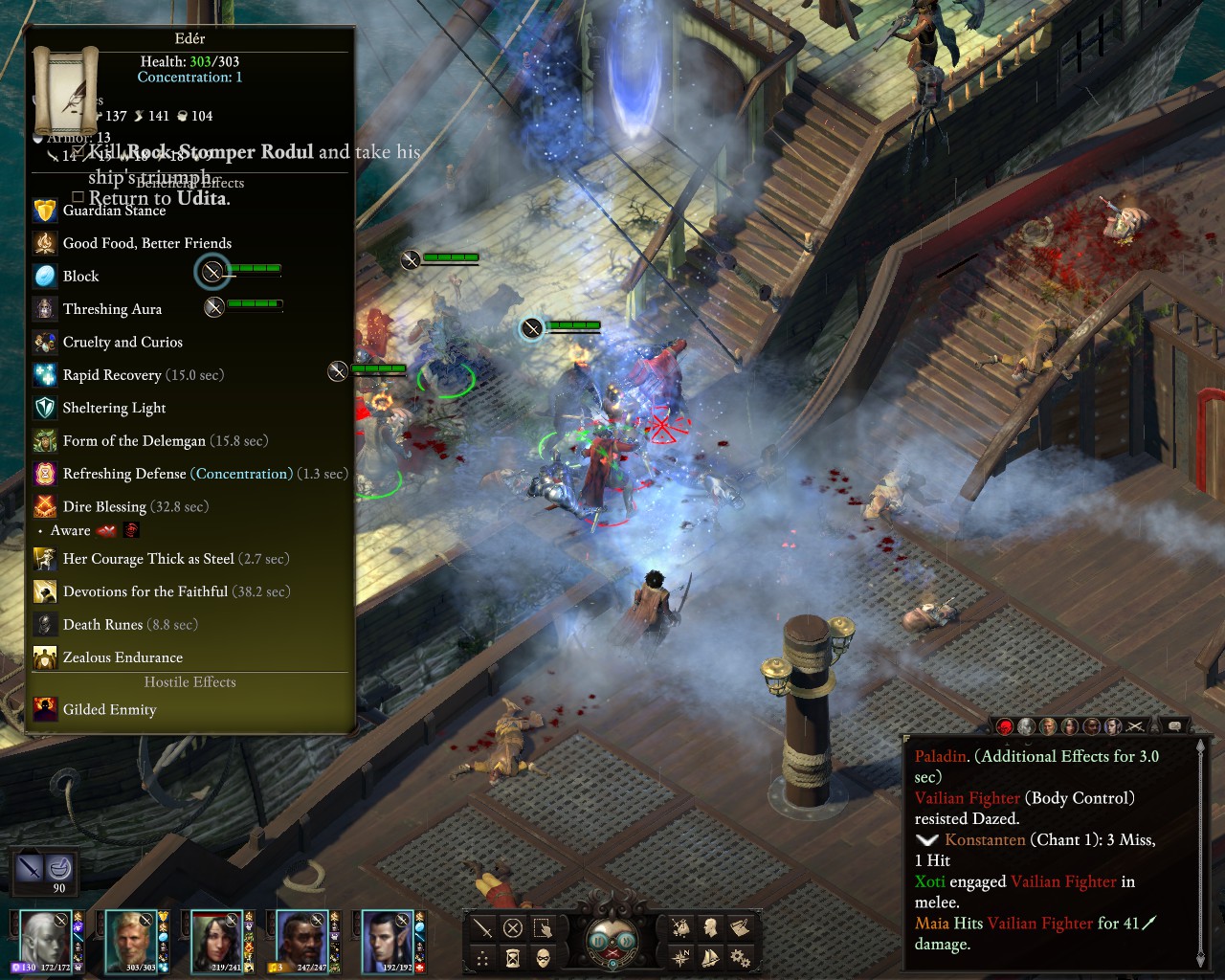Click the sword attack command button
The height and width of the screenshot is (980, 1225).
483,927
